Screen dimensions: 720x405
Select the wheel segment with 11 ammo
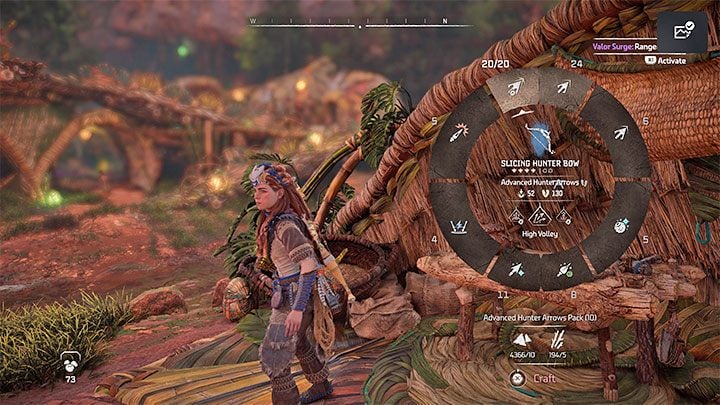pyautogui.click(x=514, y=269)
